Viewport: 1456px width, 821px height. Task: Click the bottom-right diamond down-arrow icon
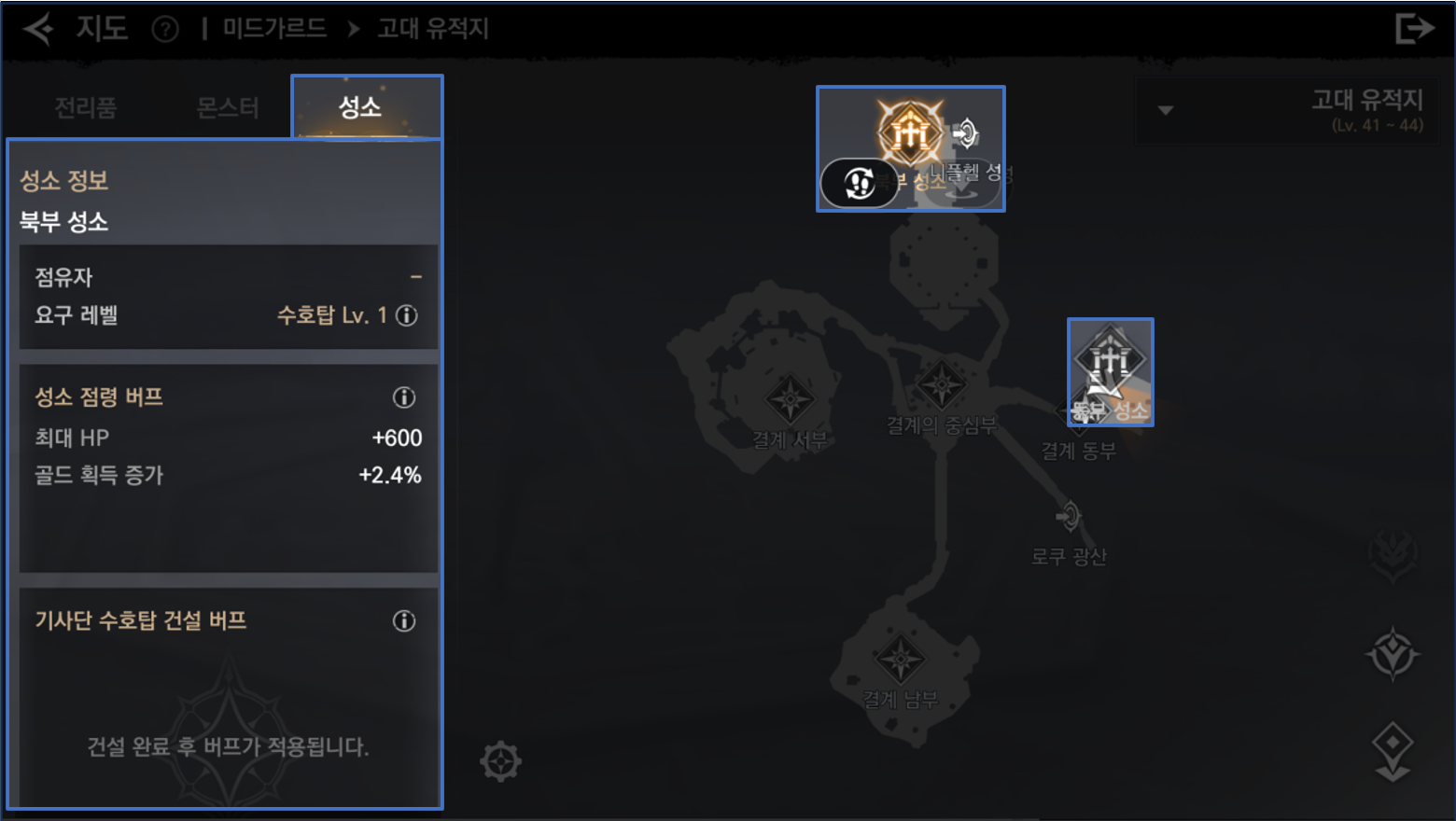pos(1393,751)
